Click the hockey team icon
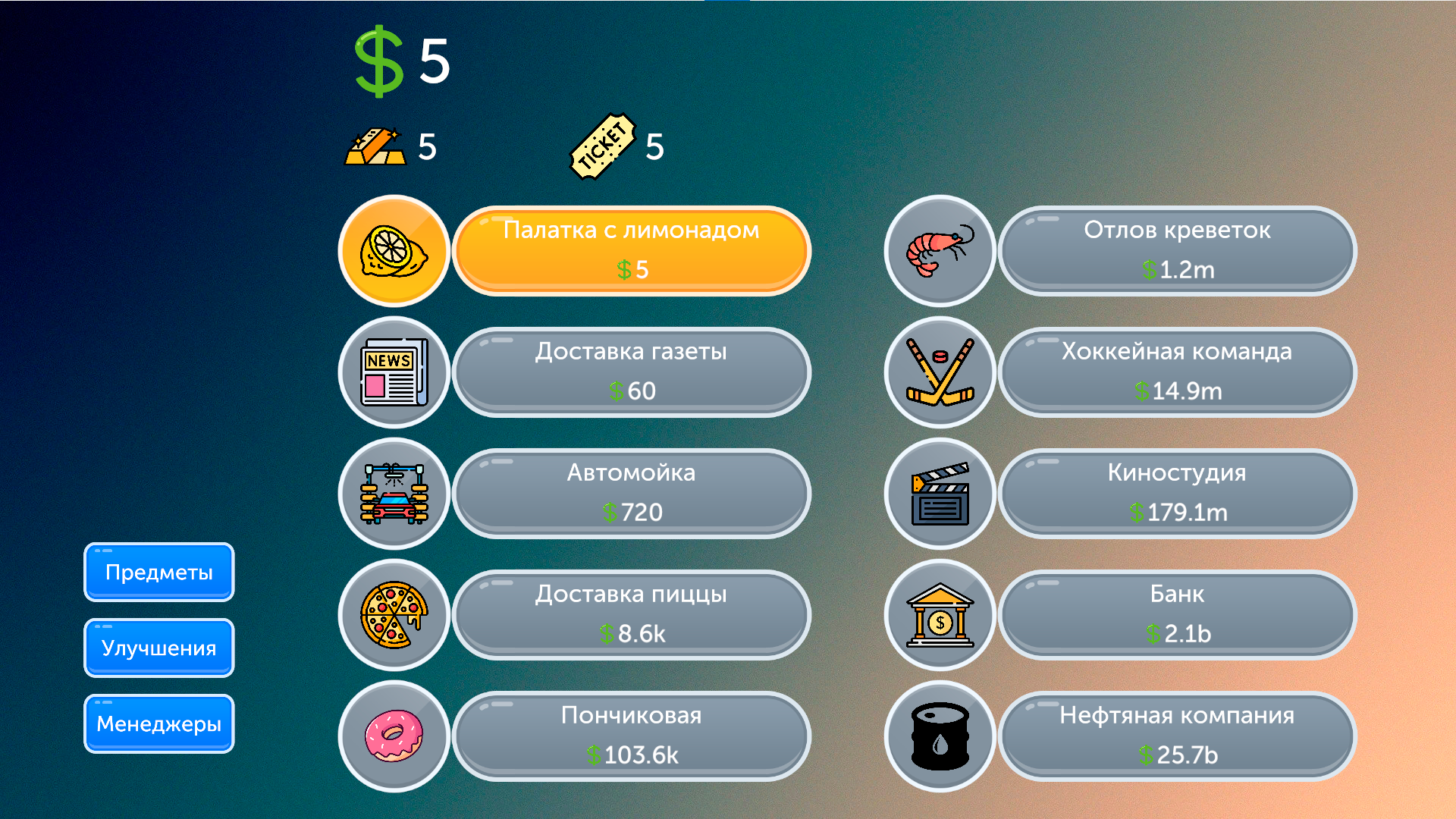Screen dimensions: 1456x819 (x=939, y=372)
